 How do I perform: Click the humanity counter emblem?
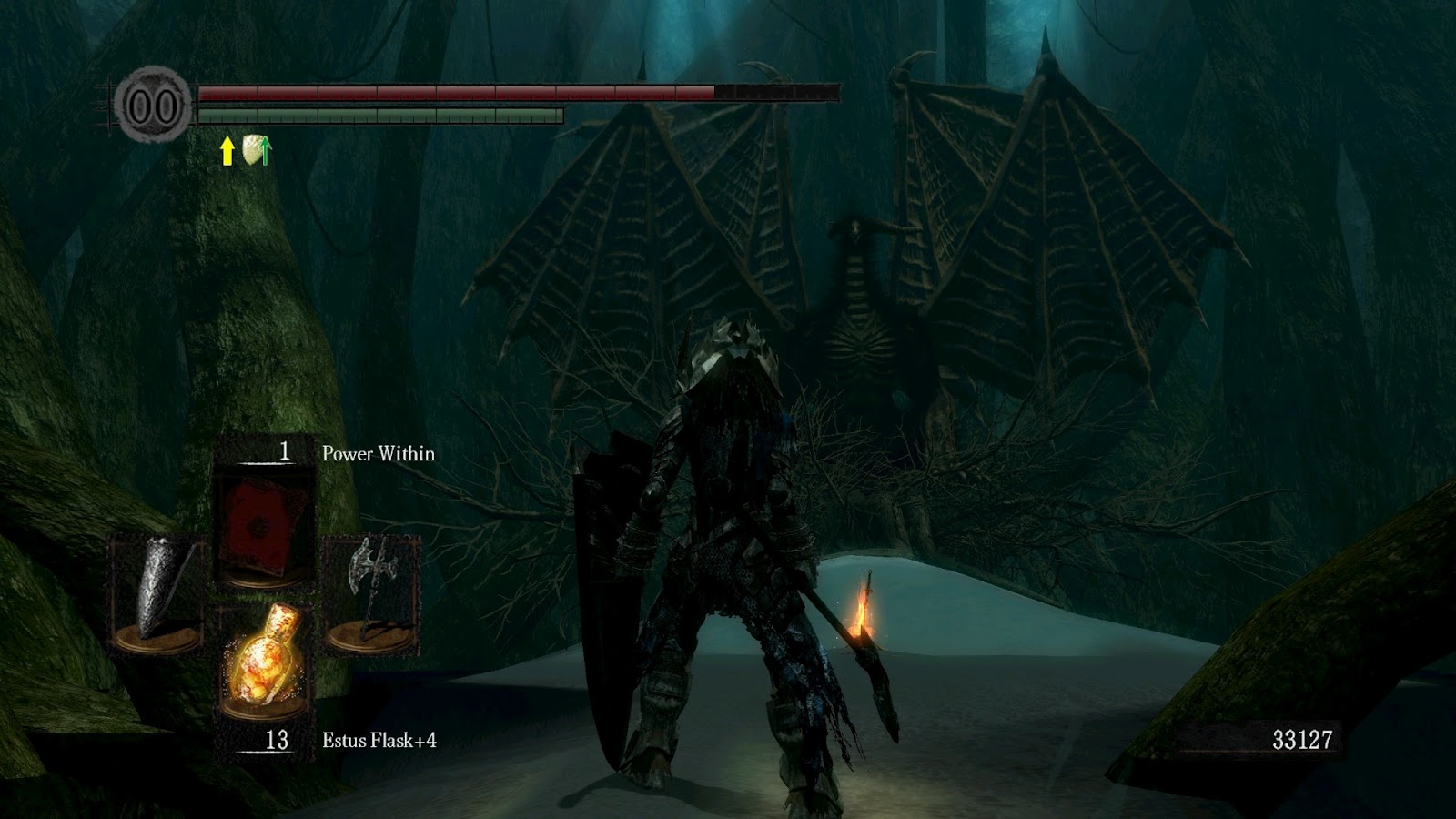coord(153,106)
